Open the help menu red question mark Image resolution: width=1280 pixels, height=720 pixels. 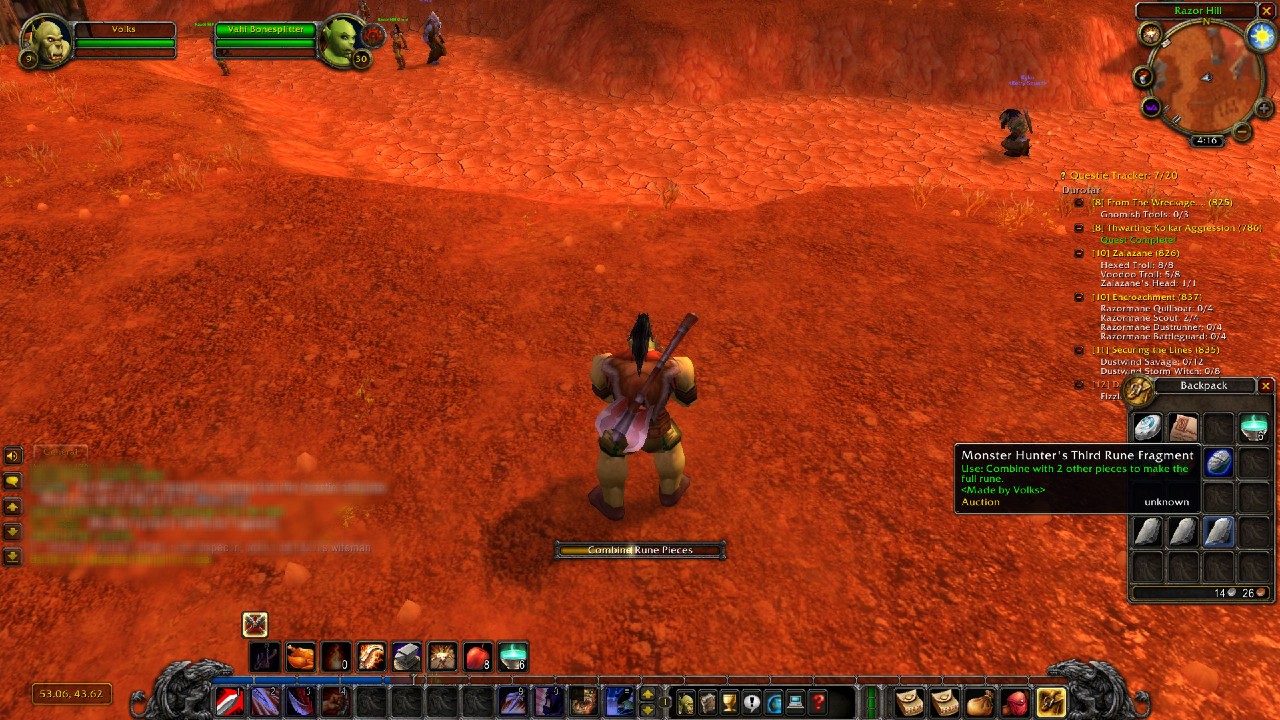coord(816,702)
